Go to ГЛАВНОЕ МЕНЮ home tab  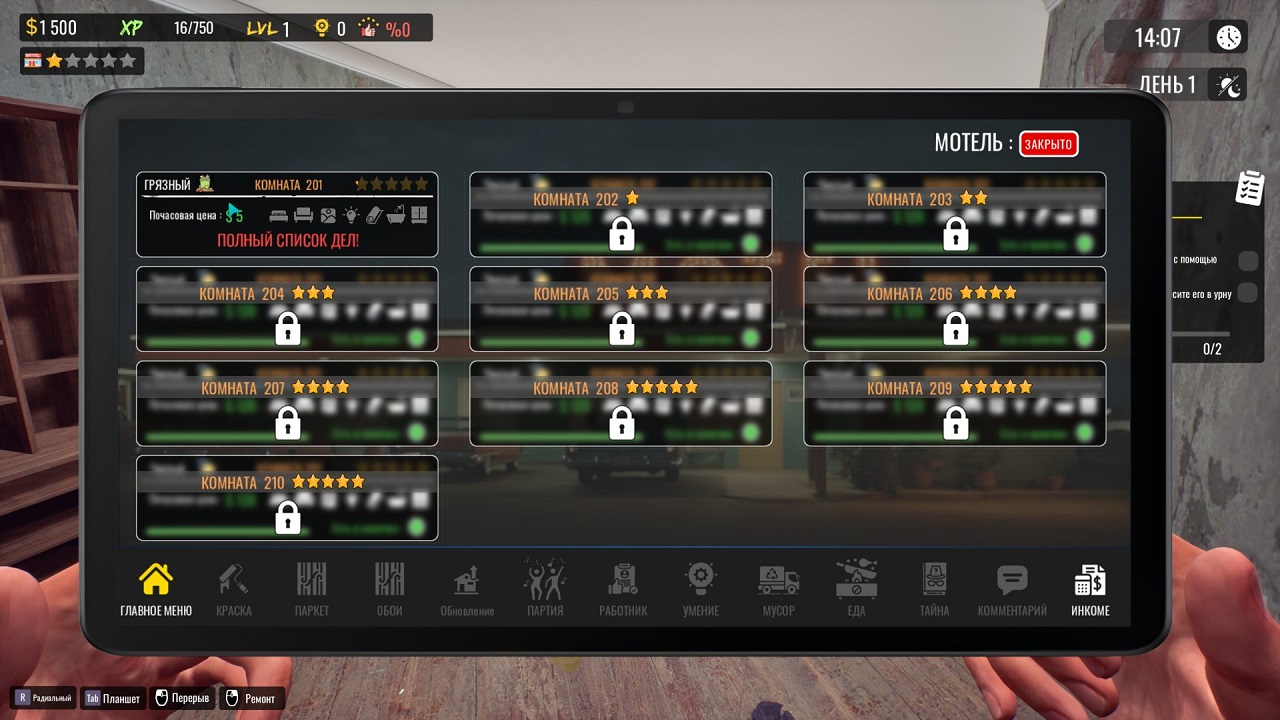[156, 588]
